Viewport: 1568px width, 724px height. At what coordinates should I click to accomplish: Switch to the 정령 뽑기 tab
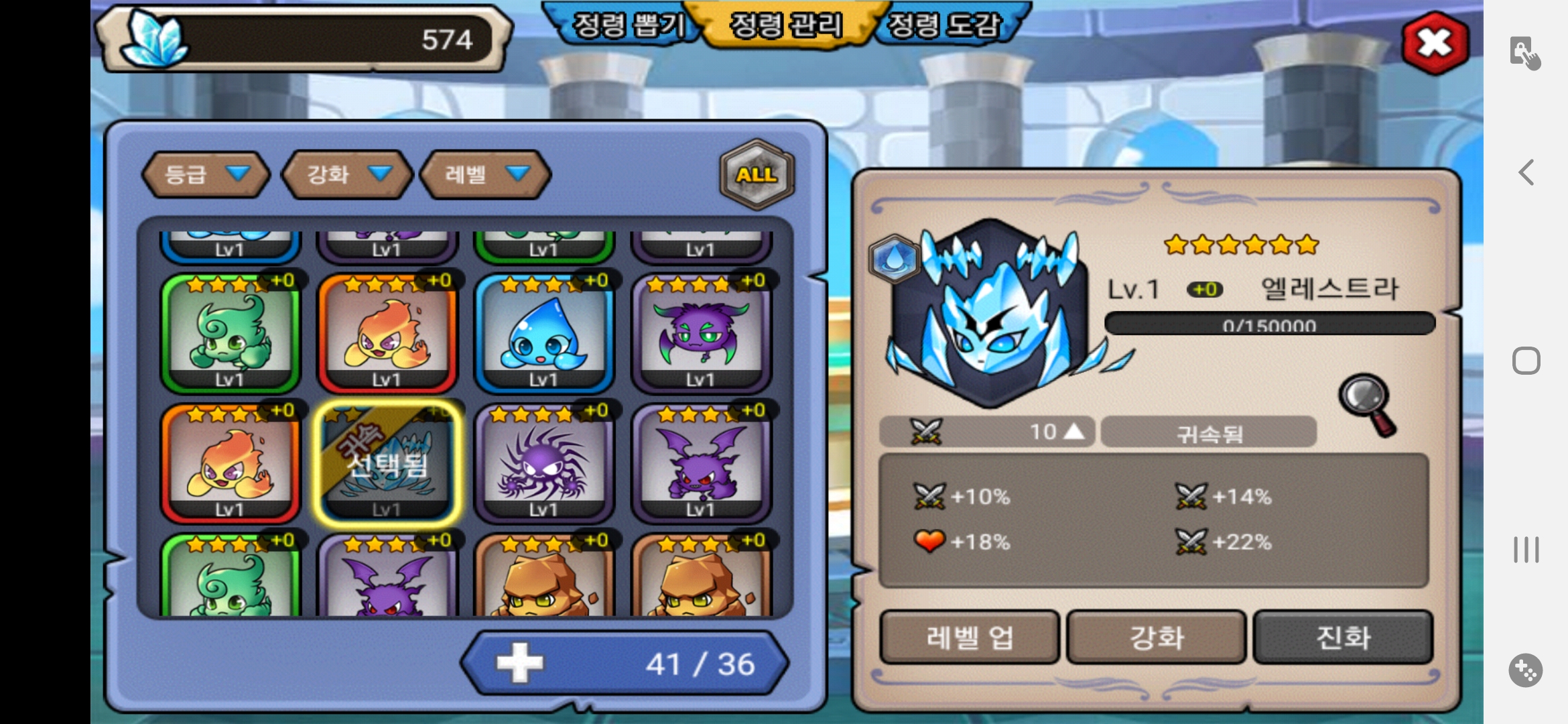627,25
